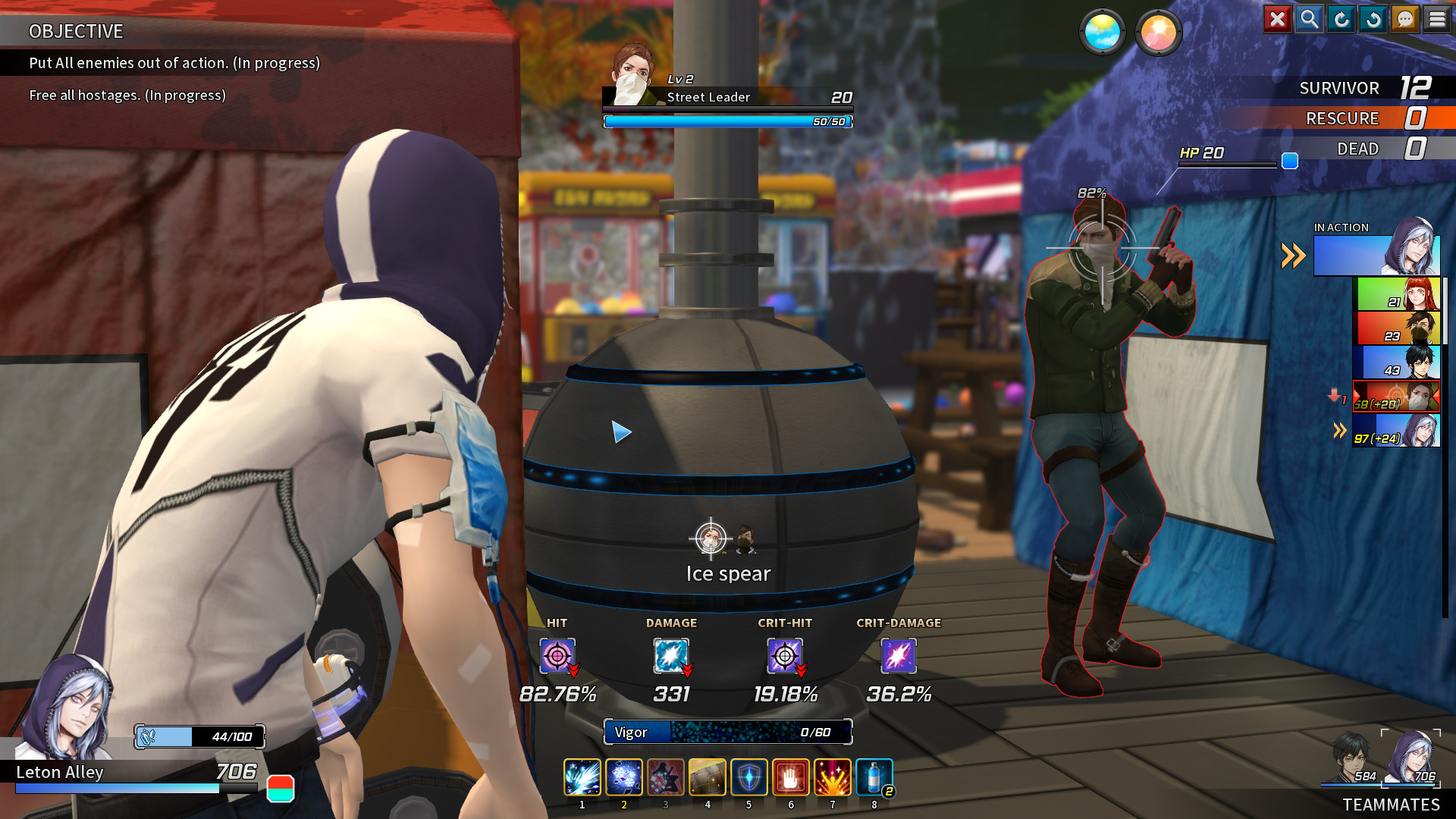Viewport: 1456px width, 819px height.
Task: Open the chat speech bubble button
Action: [1405, 19]
